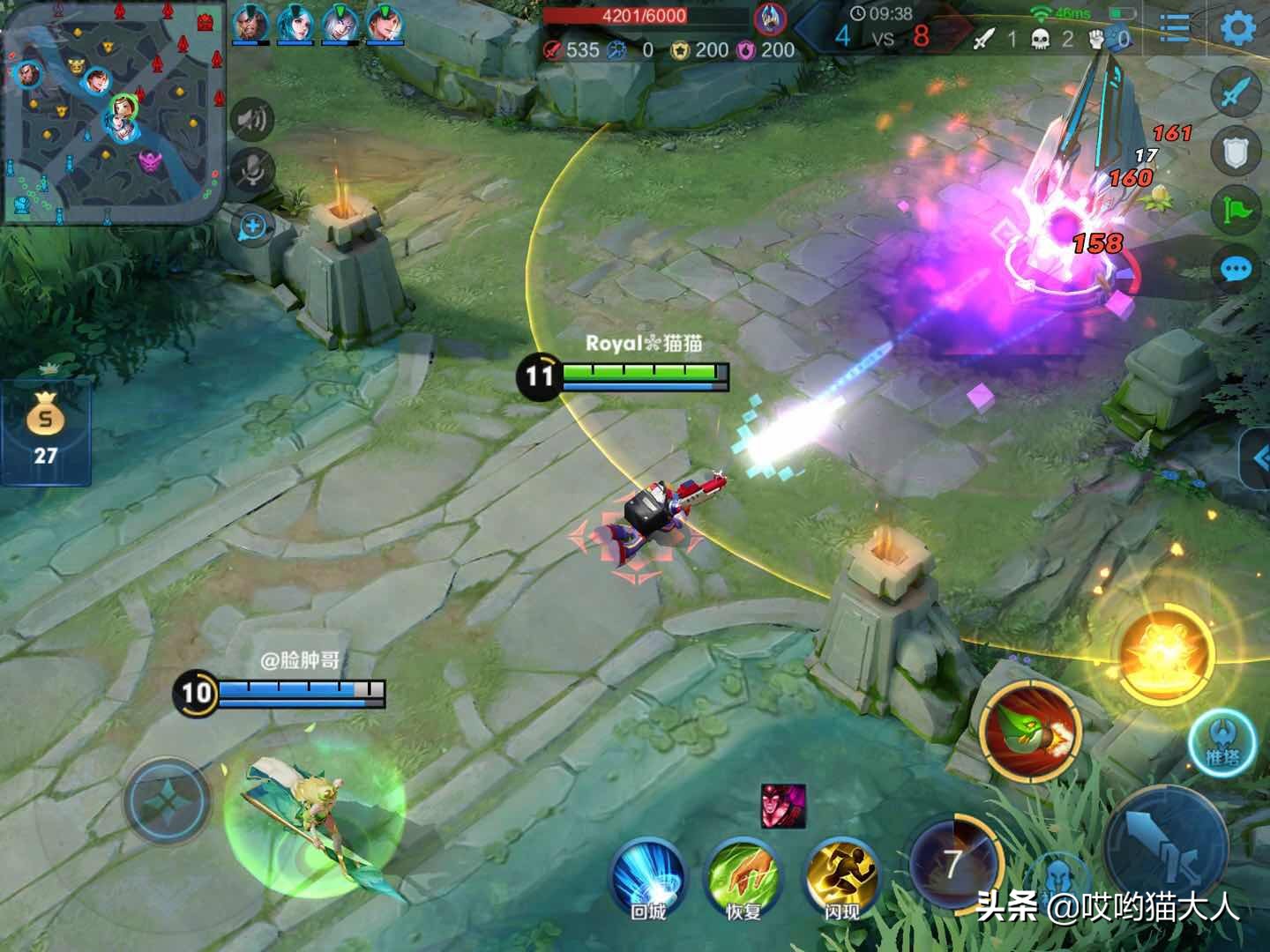Fire the green rocket skill
1270x952 pixels.
tap(1029, 732)
